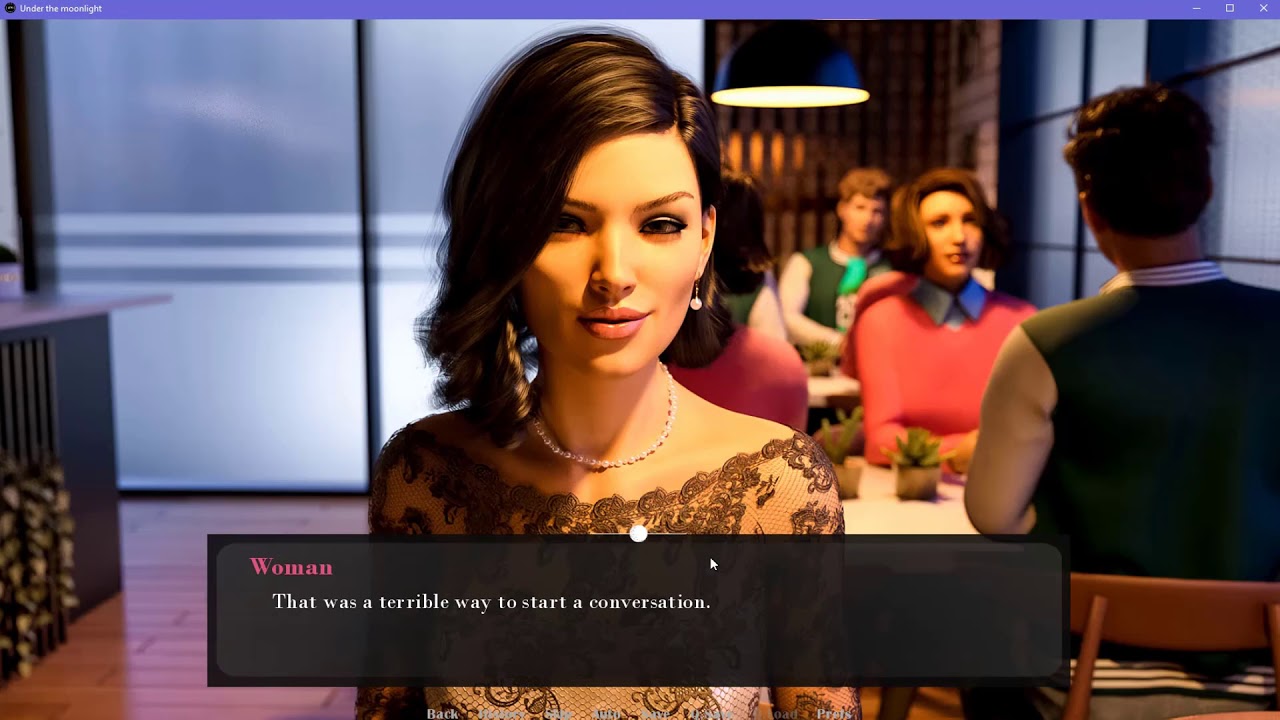Quick save with Q.Save
Viewport: 1280px width, 720px height.
712,713
